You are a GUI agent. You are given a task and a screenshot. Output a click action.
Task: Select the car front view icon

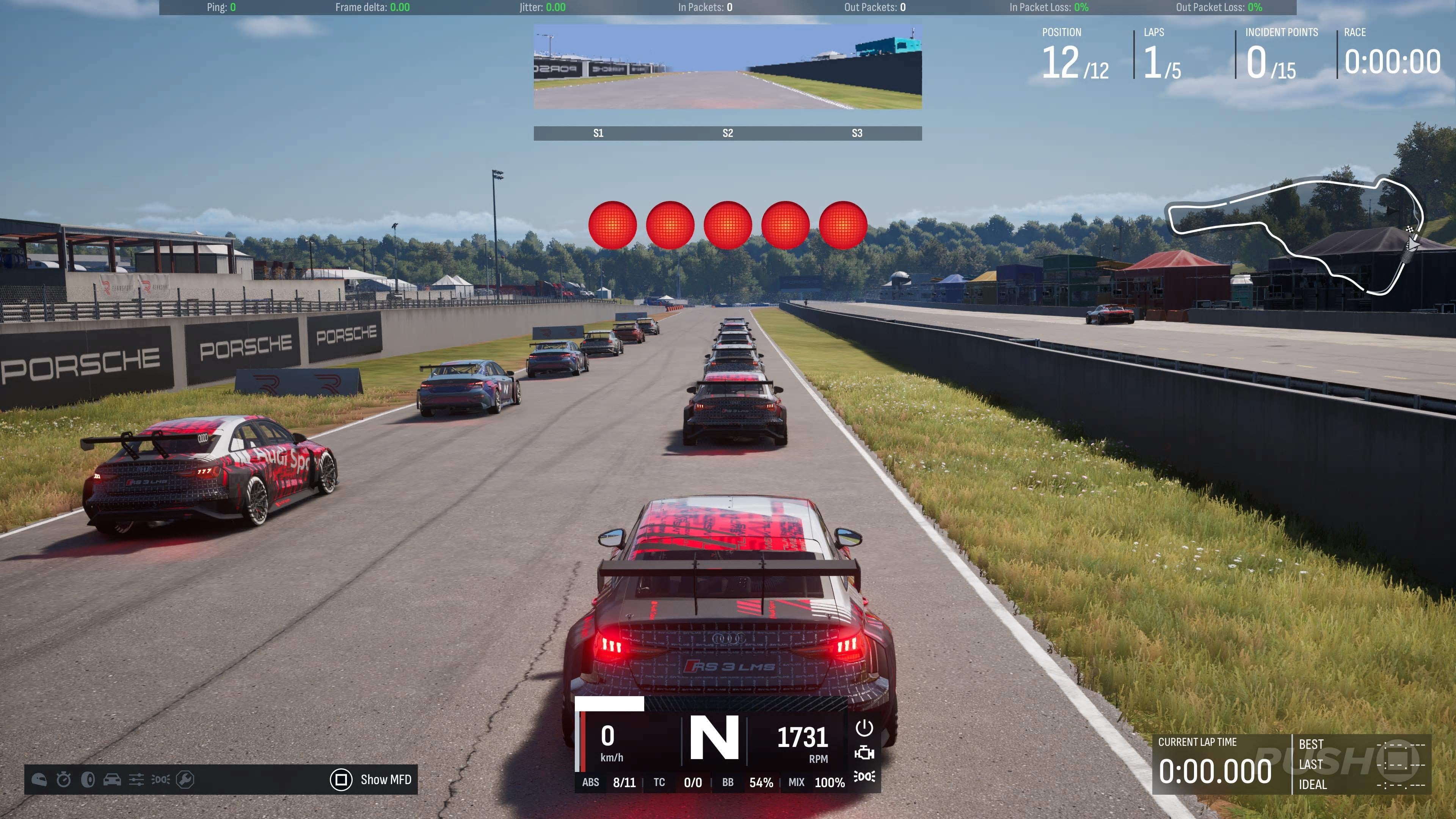(112, 780)
